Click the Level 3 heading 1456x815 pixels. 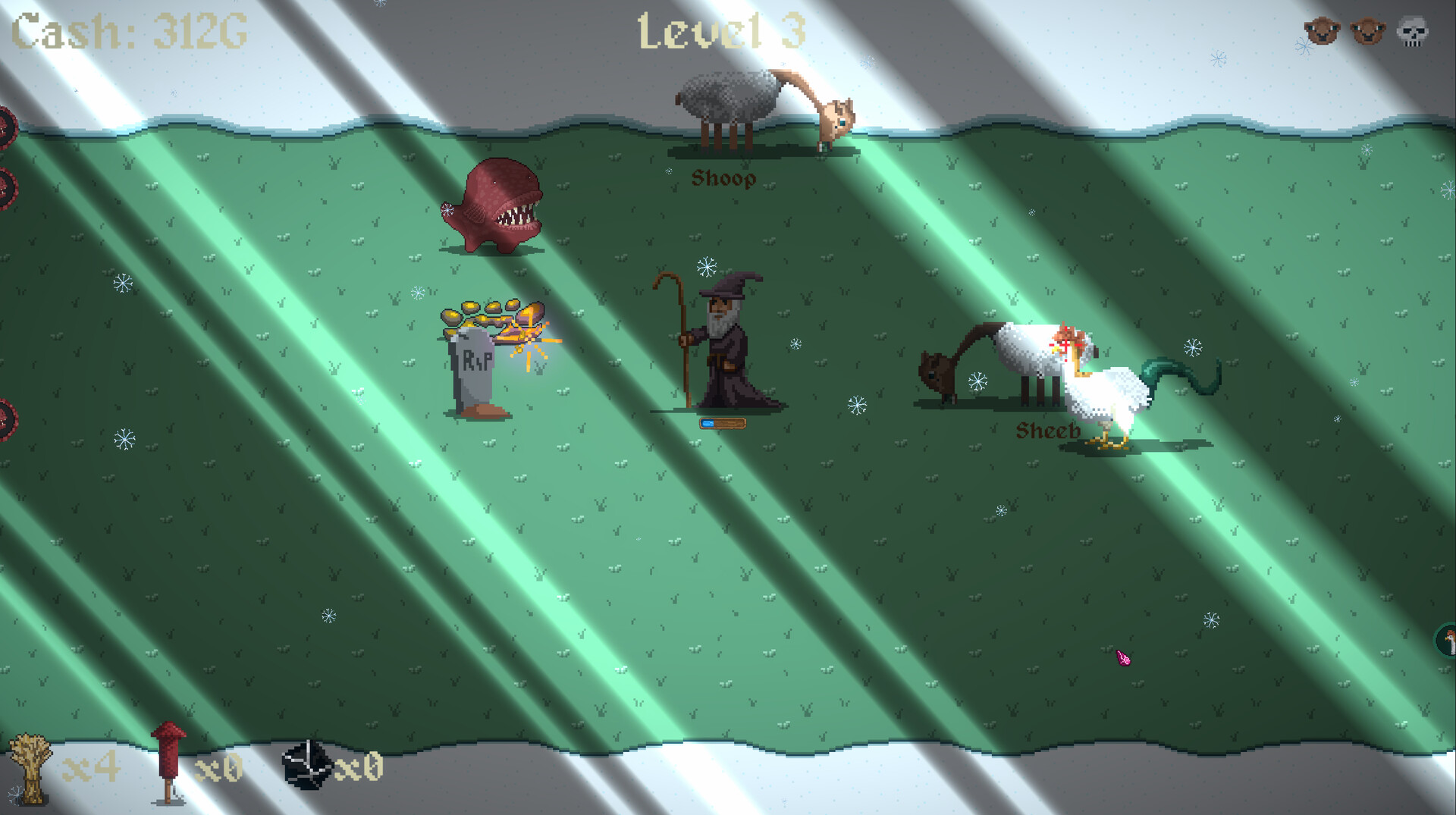pyautogui.click(x=720, y=32)
